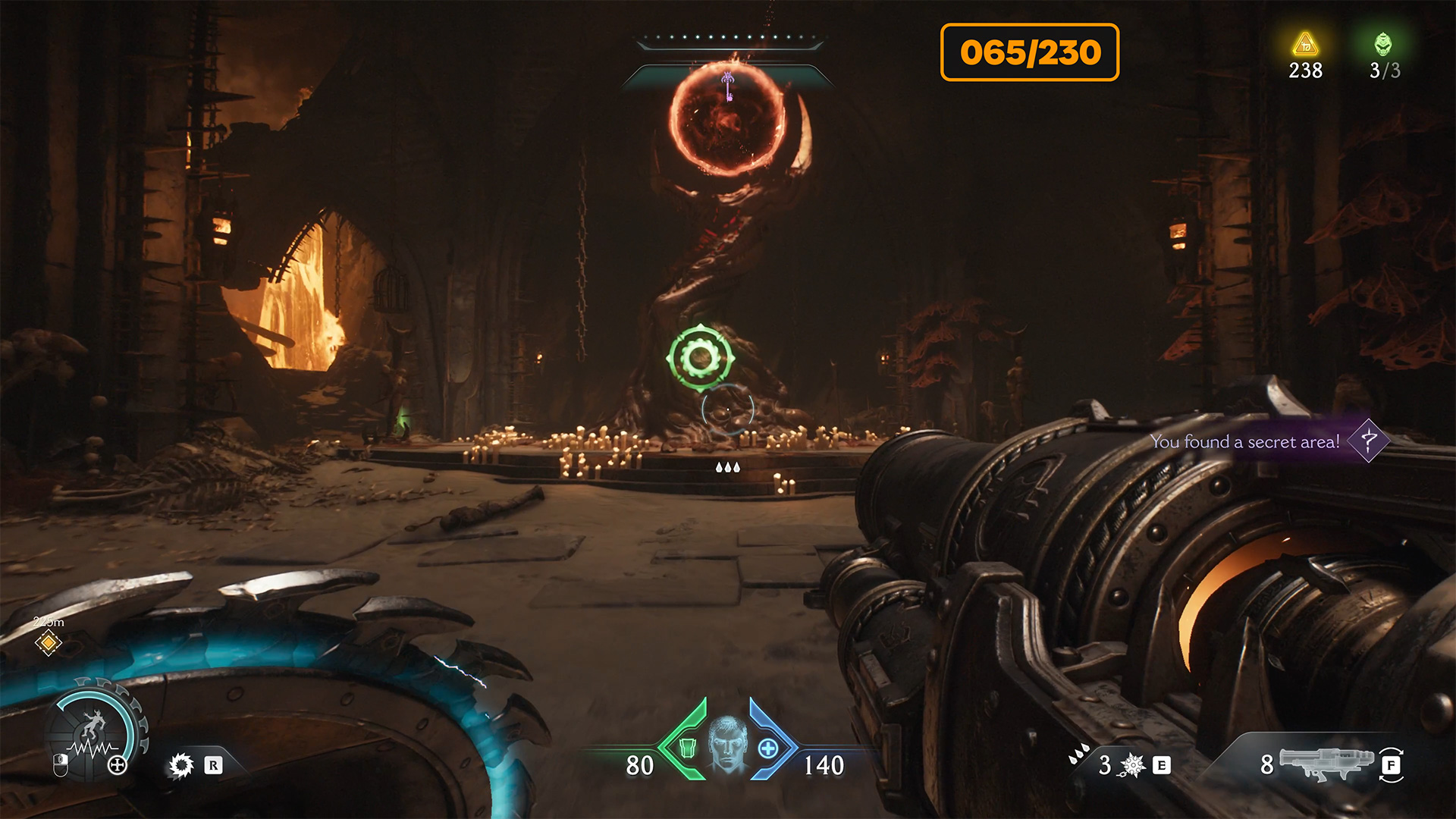Select the green life sigil icon
This screenshot has height=819, width=1456.
click(1383, 44)
